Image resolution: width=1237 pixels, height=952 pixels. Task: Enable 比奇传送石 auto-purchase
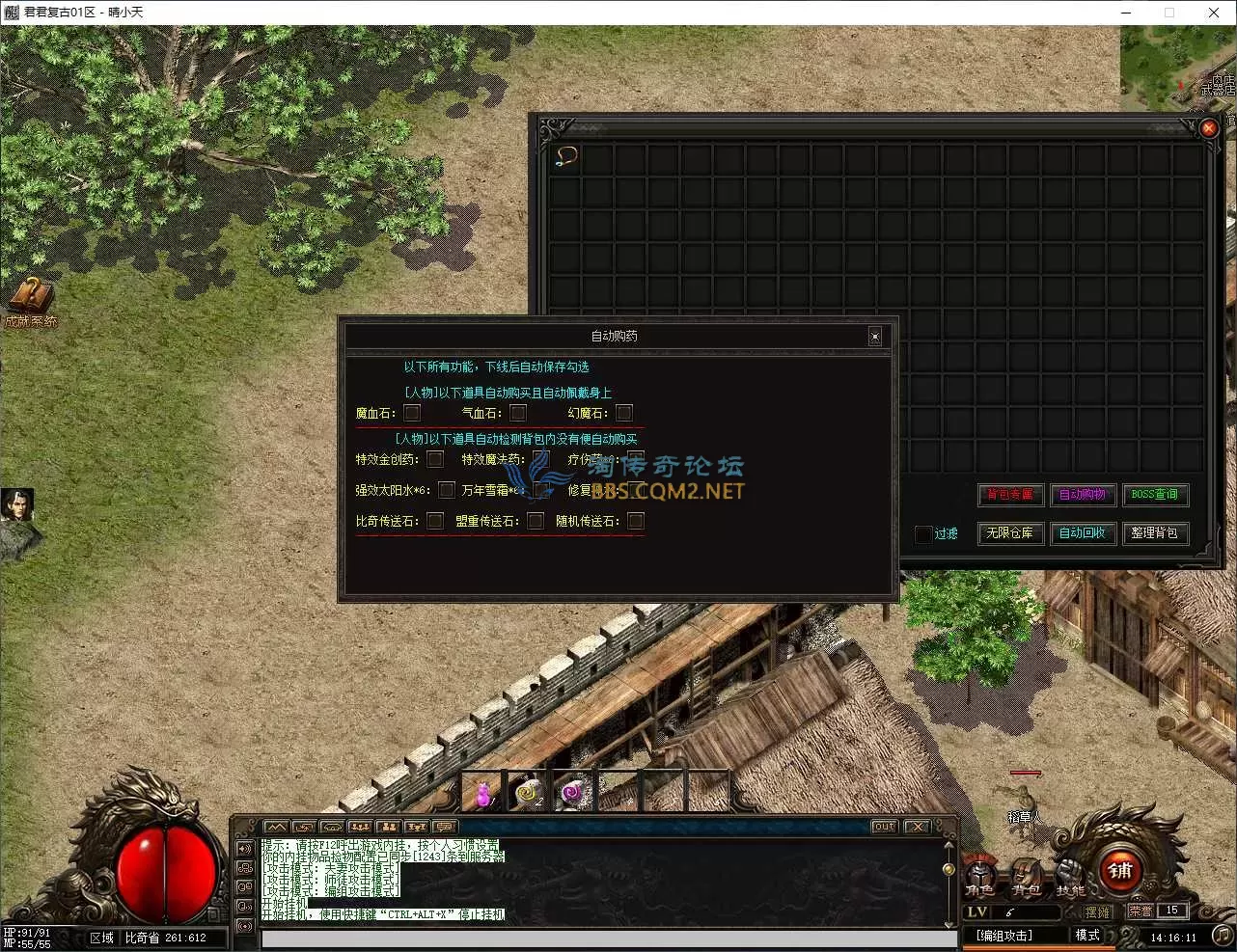coord(435,521)
